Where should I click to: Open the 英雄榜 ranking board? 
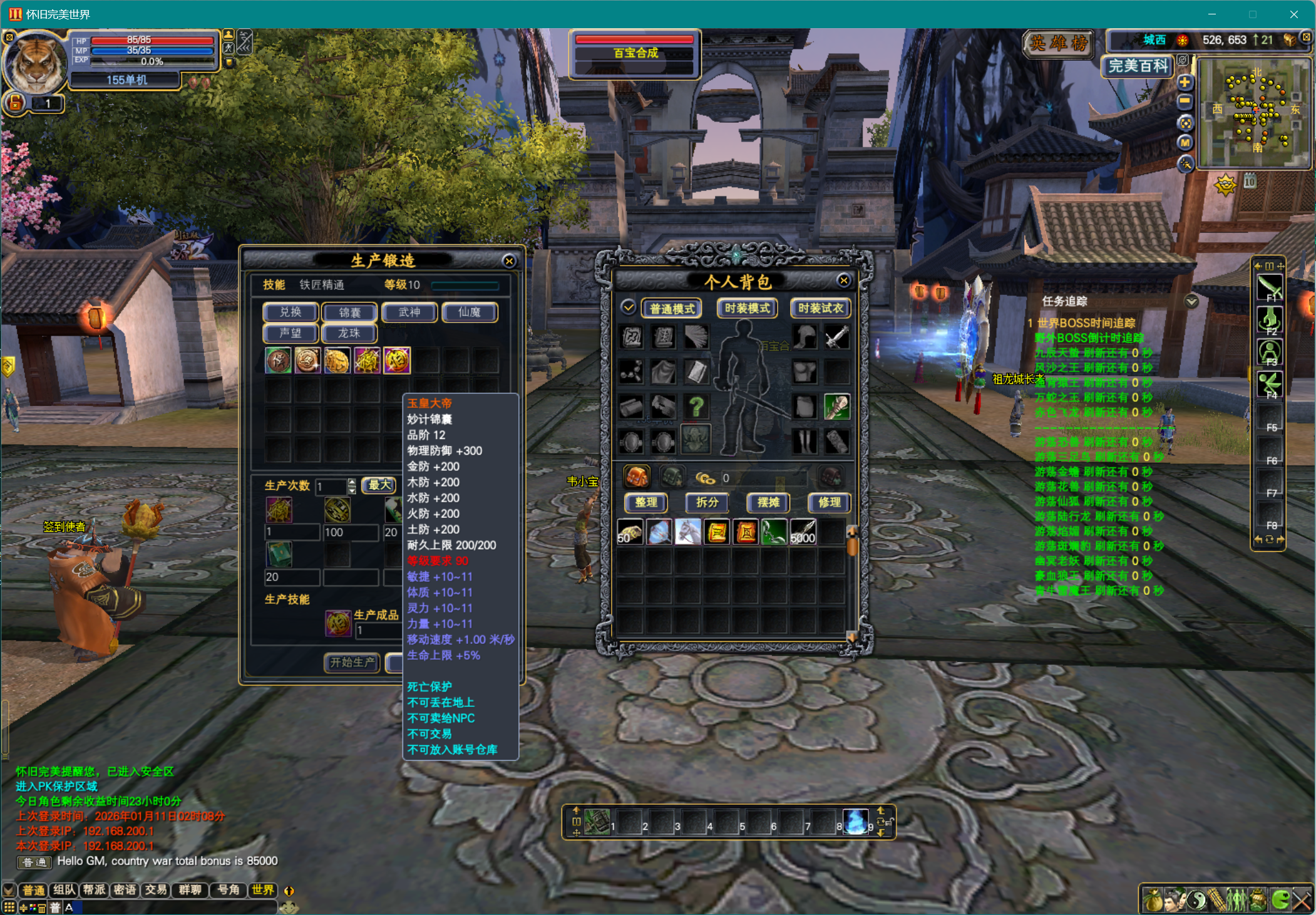point(1059,43)
